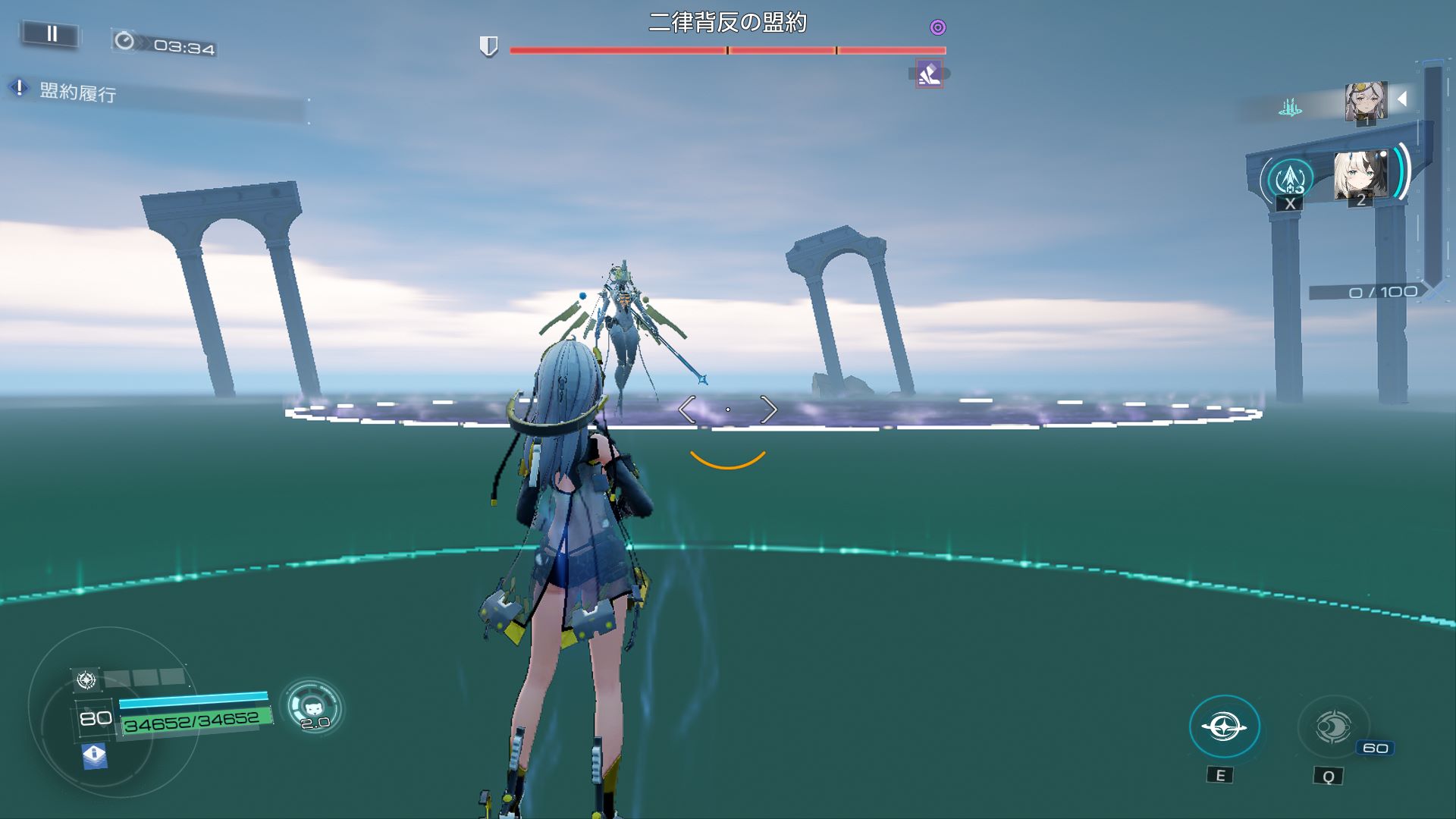Switch to the second squad character portrait
Viewport: 1456px width, 819px height.
pyautogui.click(x=1360, y=176)
